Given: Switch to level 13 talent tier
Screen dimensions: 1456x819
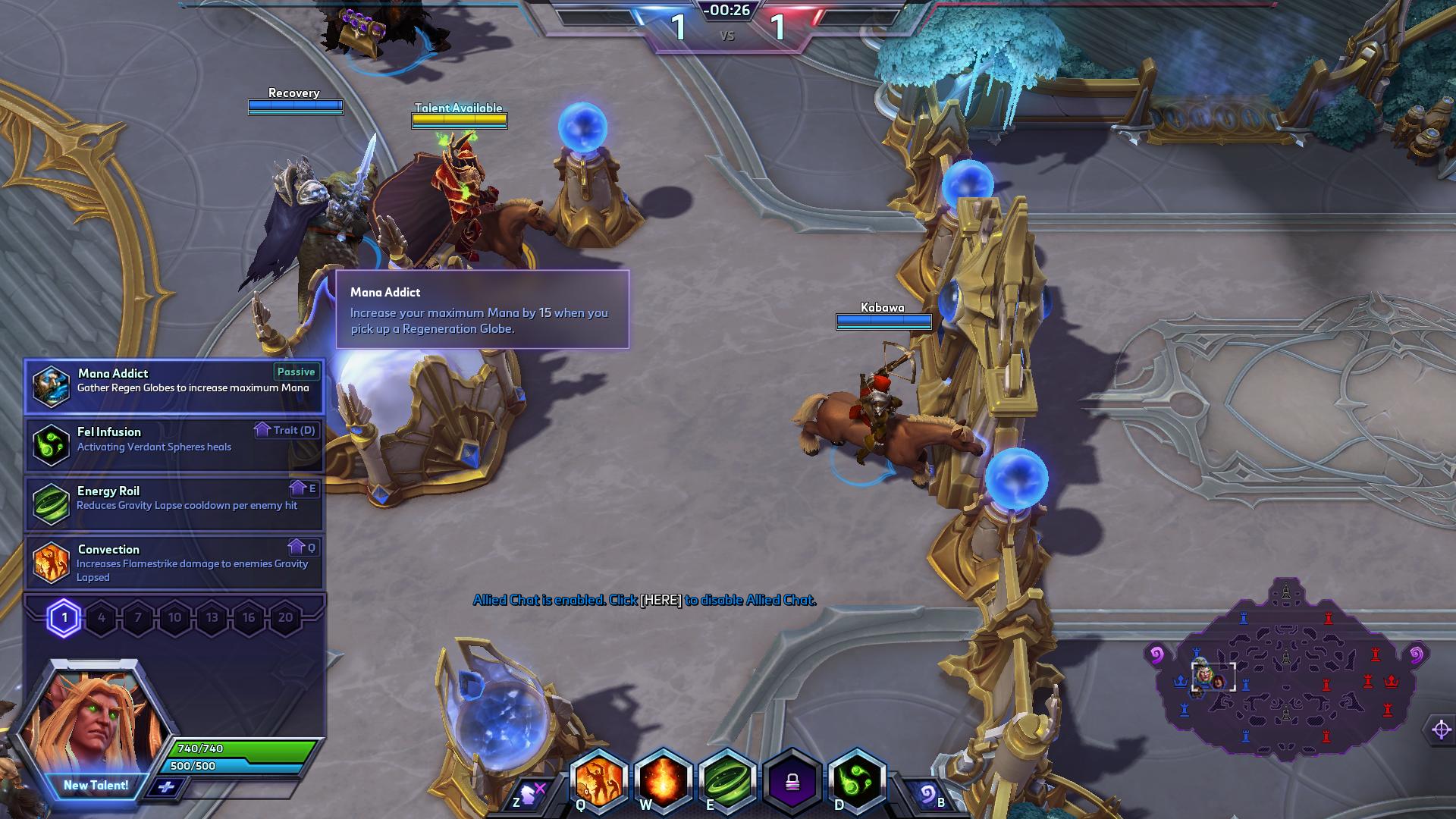Looking at the screenshot, I should pyautogui.click(x=212, y=618).
